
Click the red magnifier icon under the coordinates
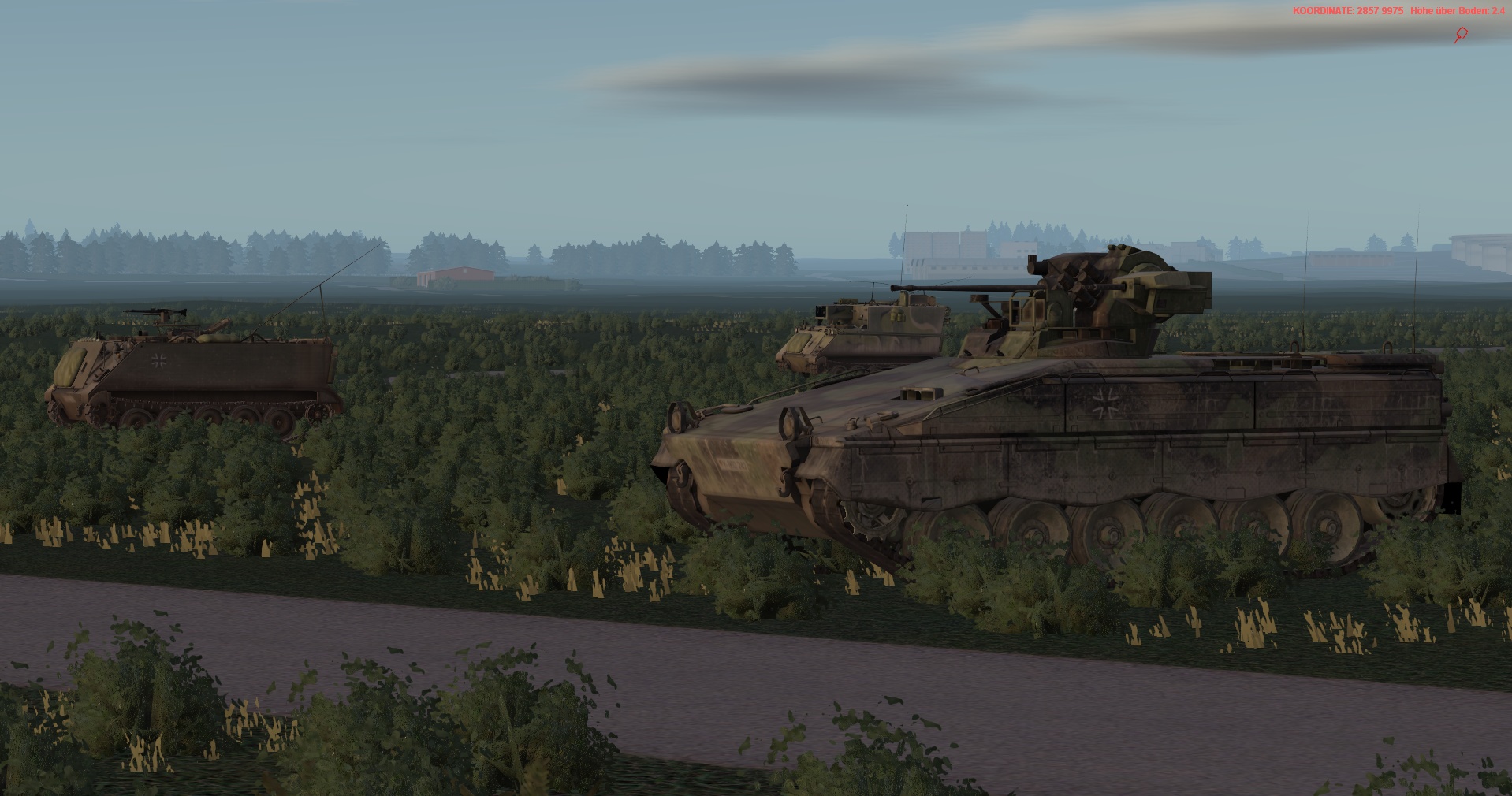(1461, 35)
